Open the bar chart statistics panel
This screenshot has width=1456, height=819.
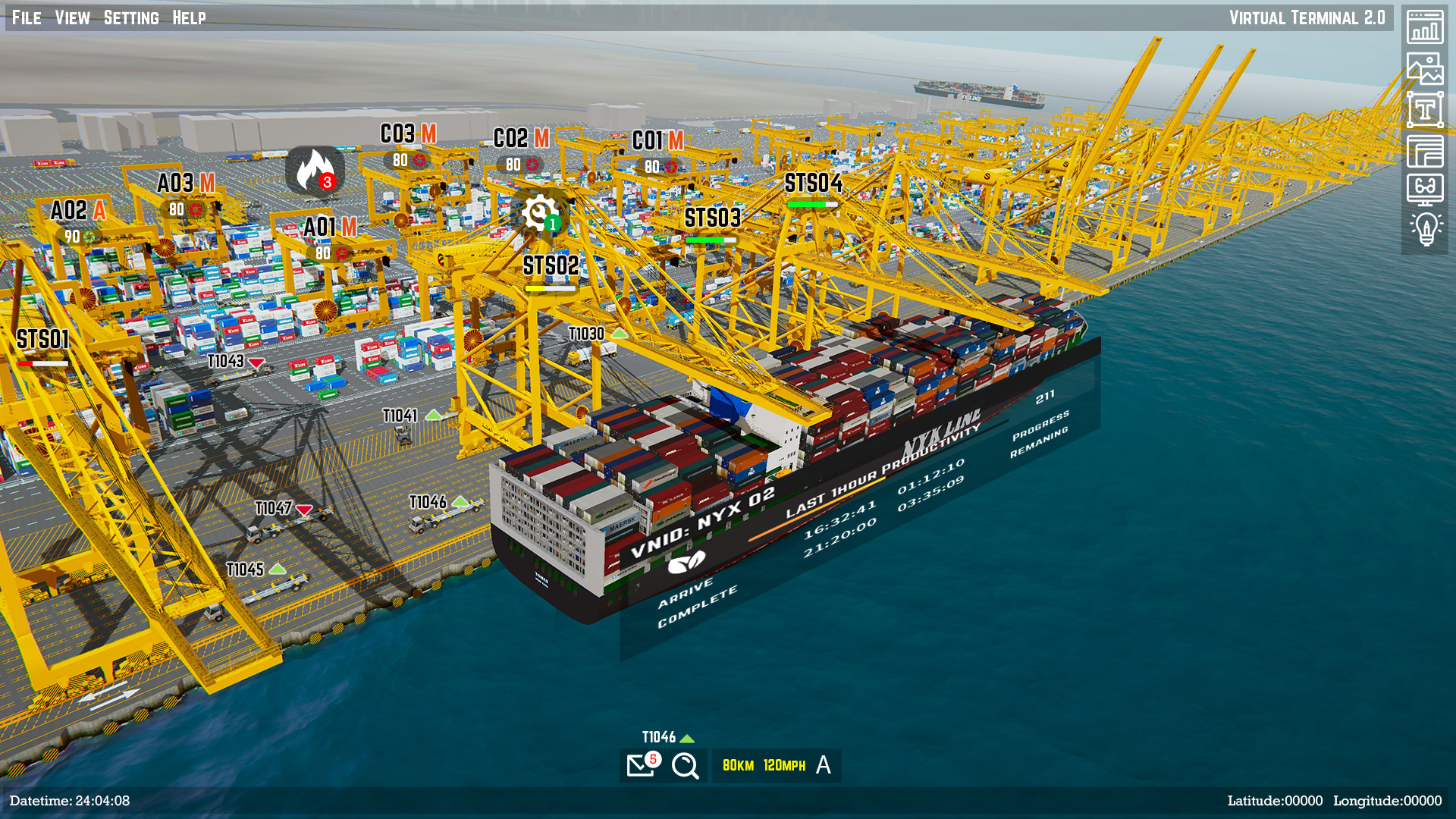(1425, 27)
